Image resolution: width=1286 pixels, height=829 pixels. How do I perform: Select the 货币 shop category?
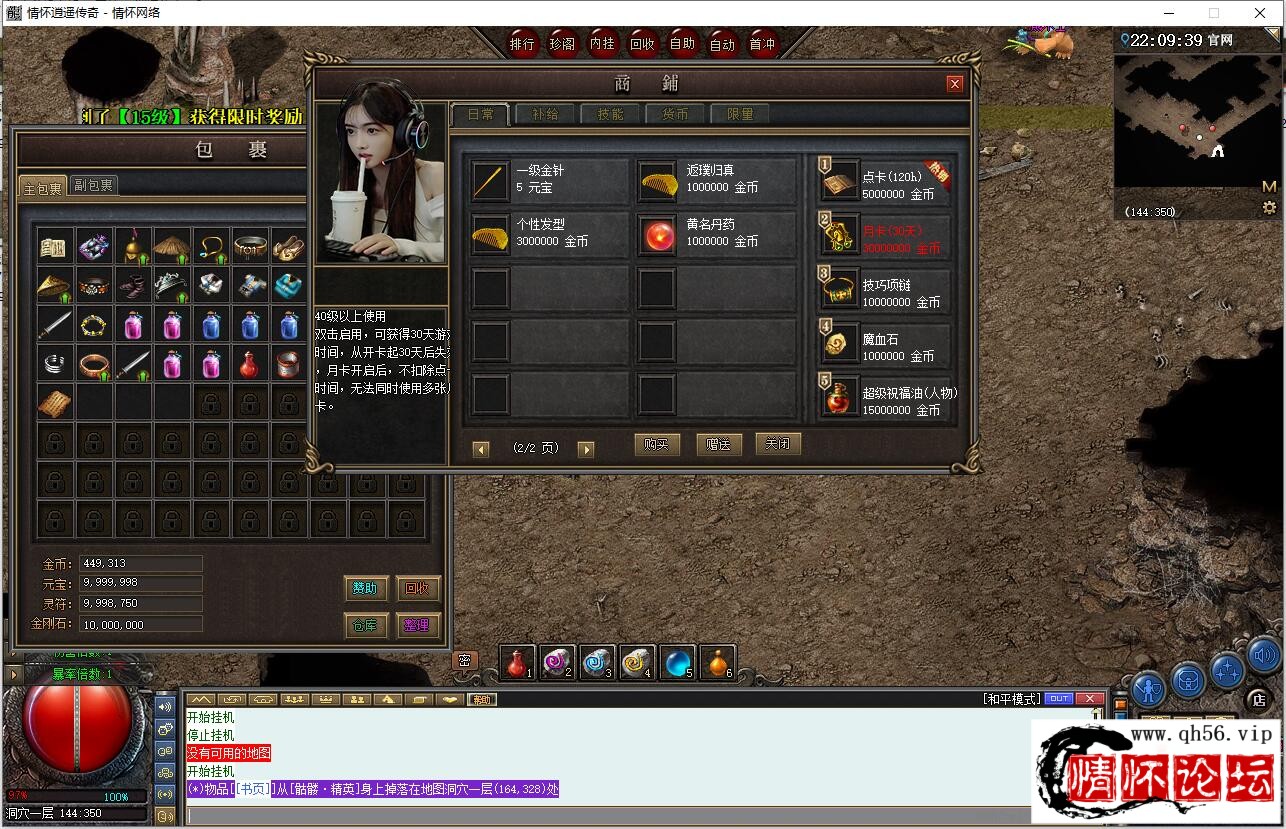675,114
